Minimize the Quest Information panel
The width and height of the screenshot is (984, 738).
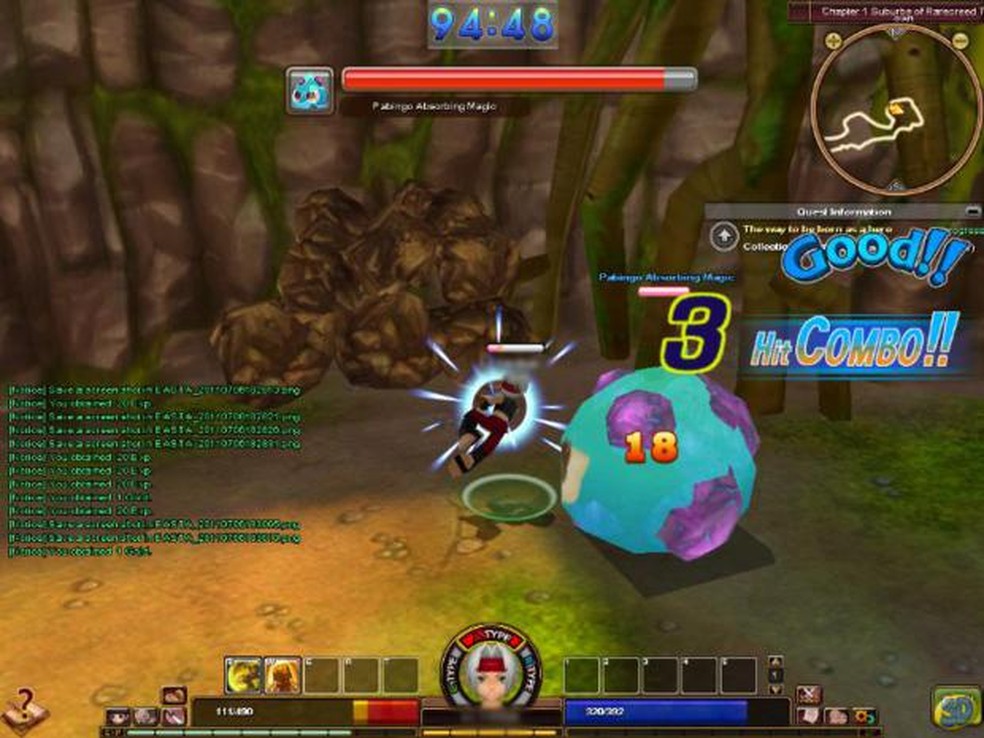tap(972, 211)
